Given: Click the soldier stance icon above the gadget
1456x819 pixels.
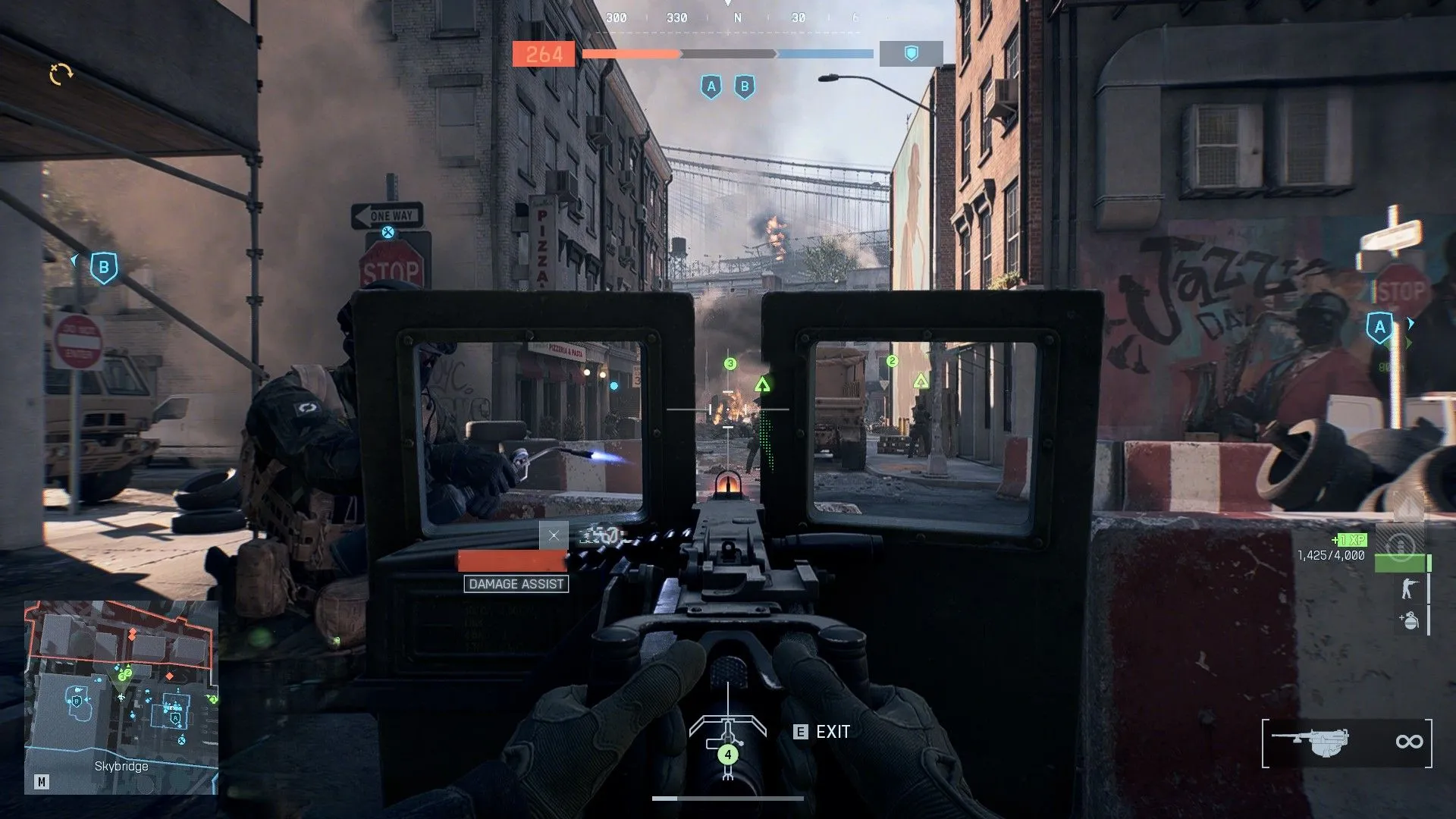Looking at the screenshot, I should [1409, 587].
